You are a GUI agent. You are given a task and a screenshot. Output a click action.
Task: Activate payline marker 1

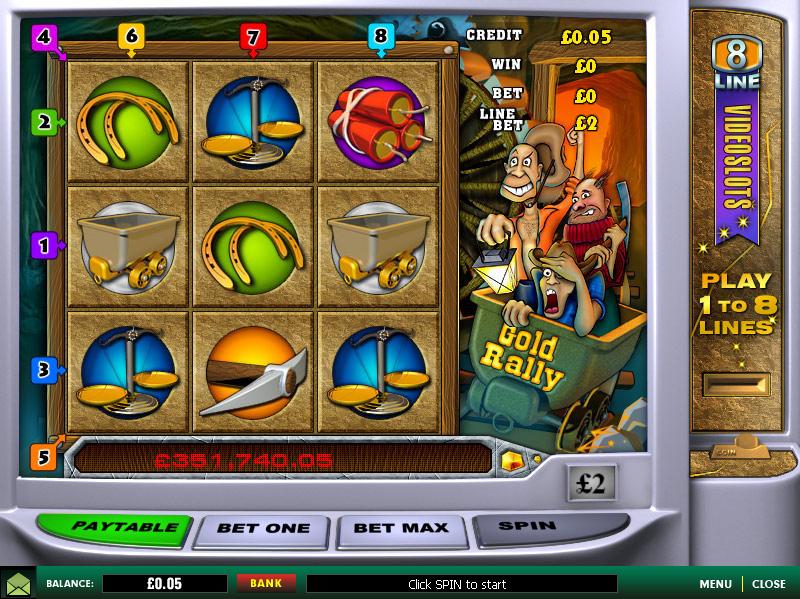click(43, 244)
